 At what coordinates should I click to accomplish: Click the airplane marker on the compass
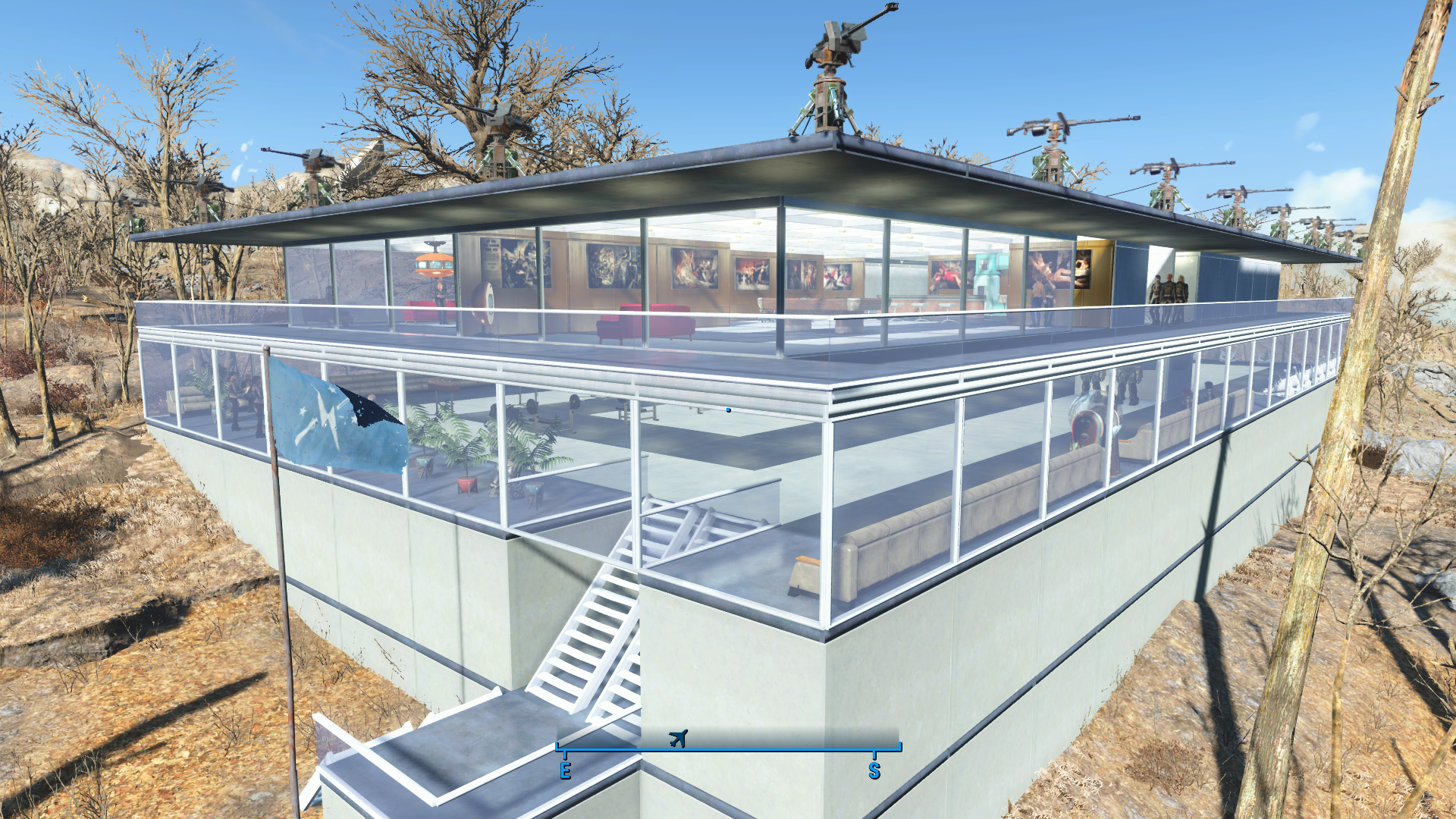point(678,738)
